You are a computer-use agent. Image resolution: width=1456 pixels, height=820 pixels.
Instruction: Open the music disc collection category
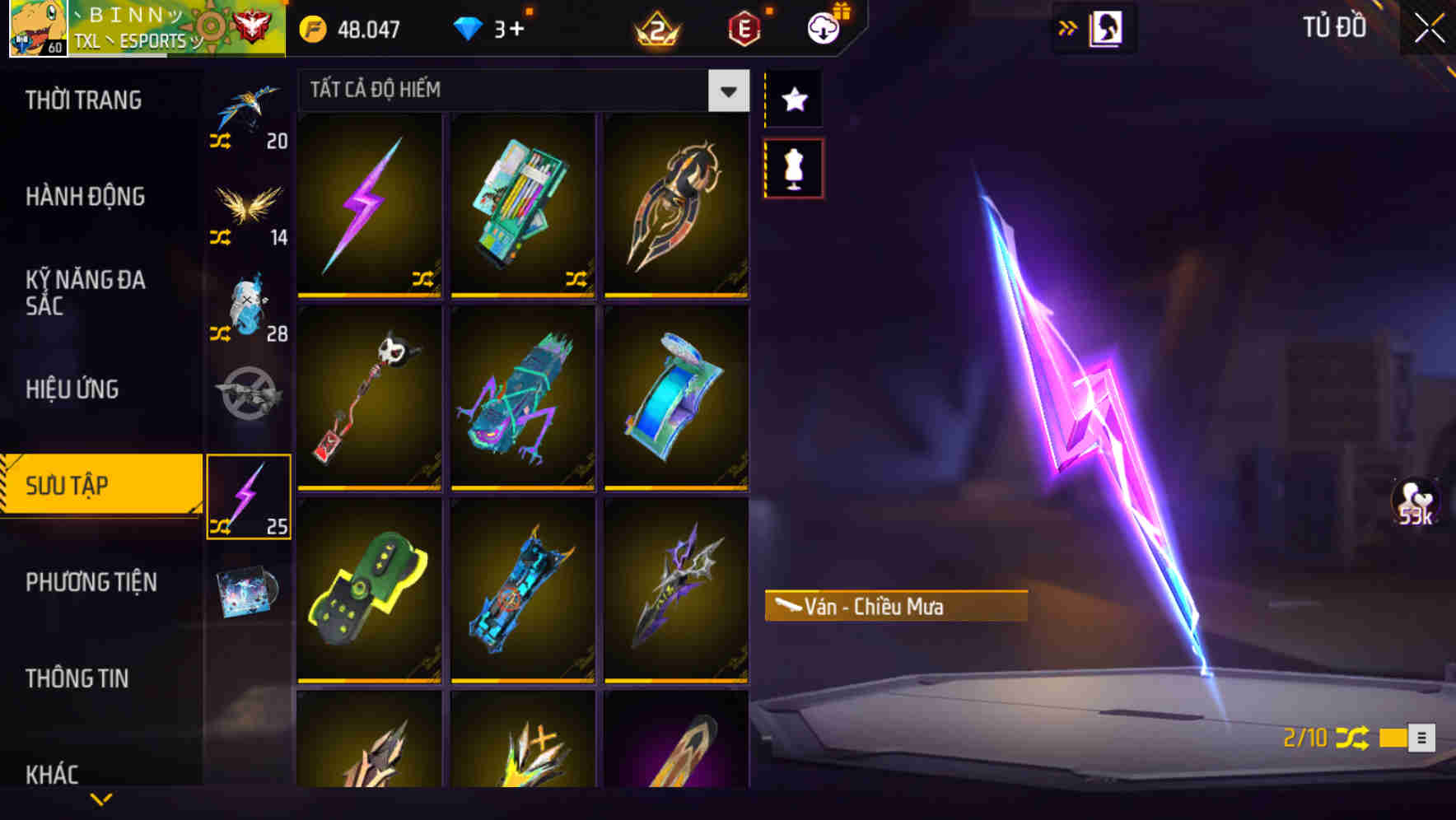tap(247, 591)
